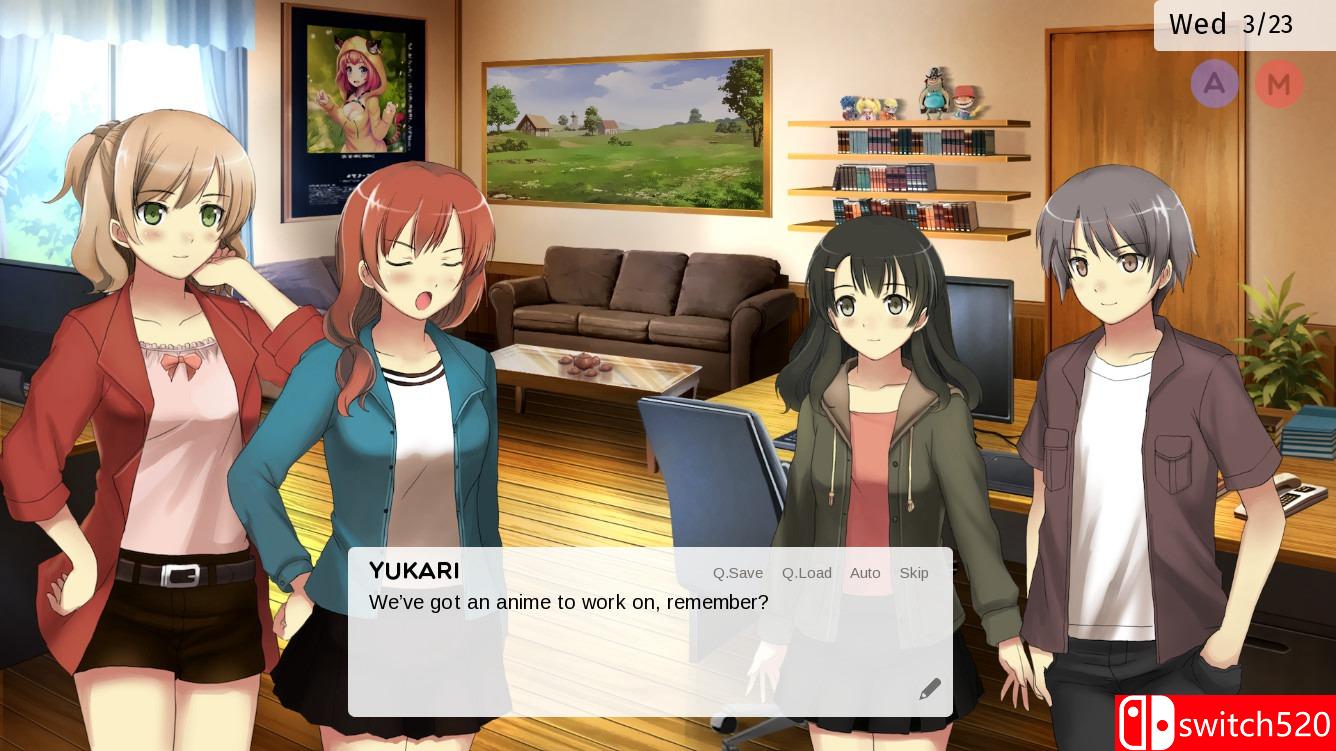Screen dimensions: 1336x751
Task: Open the red M circle button
Action: (1279, 84)
